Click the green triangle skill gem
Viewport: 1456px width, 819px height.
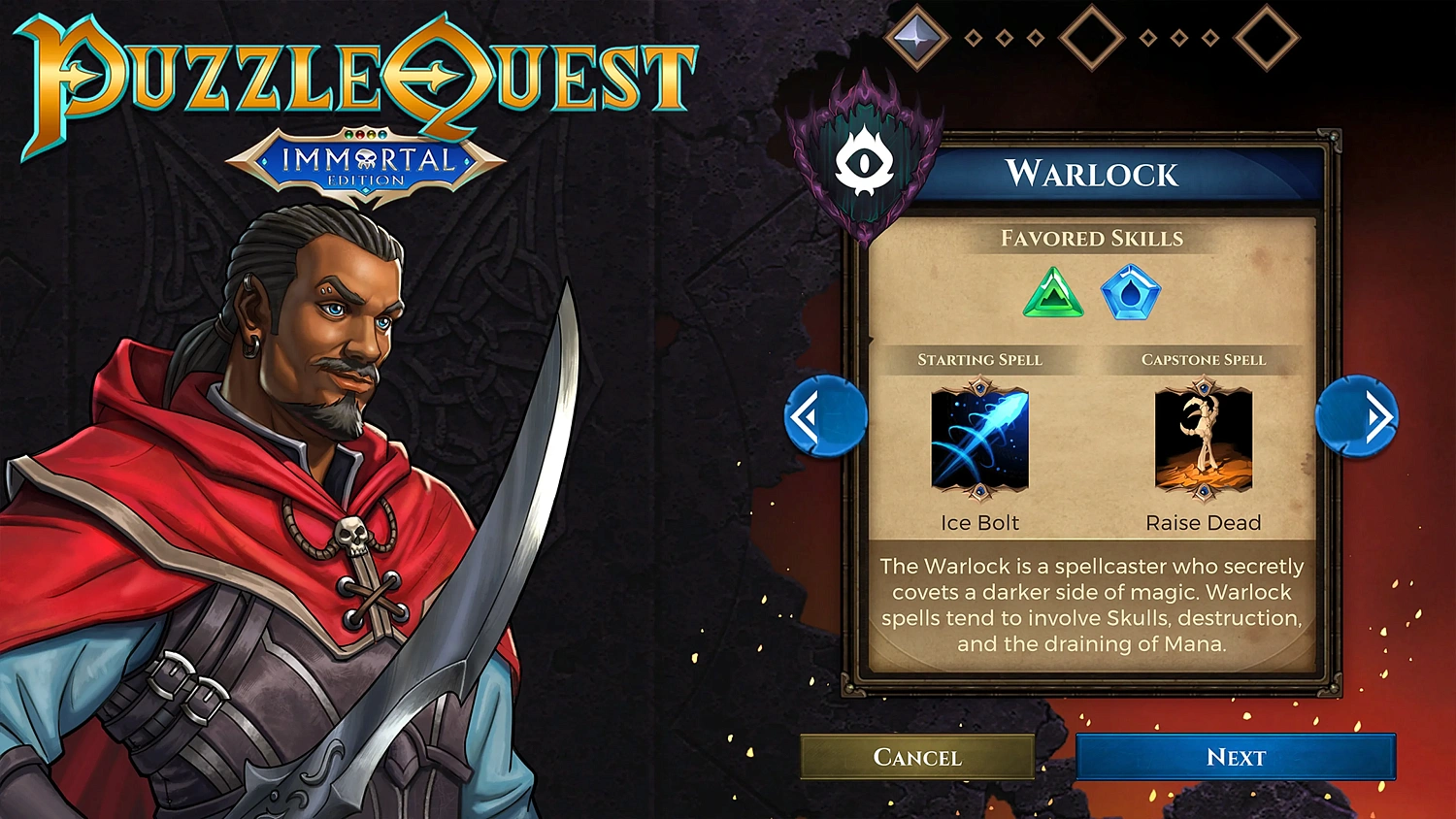1051,294
